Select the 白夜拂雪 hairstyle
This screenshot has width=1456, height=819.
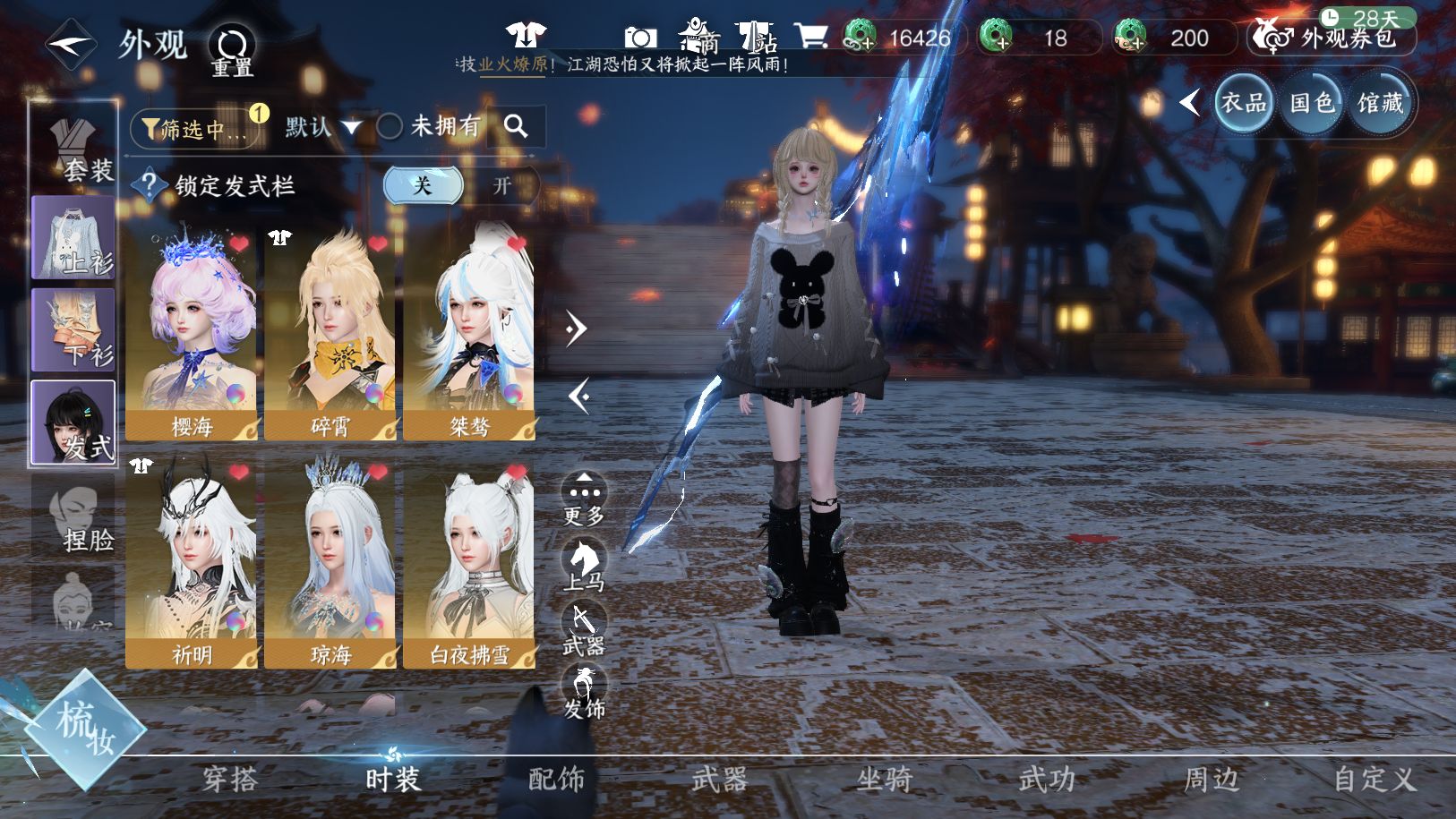(469, 564)
